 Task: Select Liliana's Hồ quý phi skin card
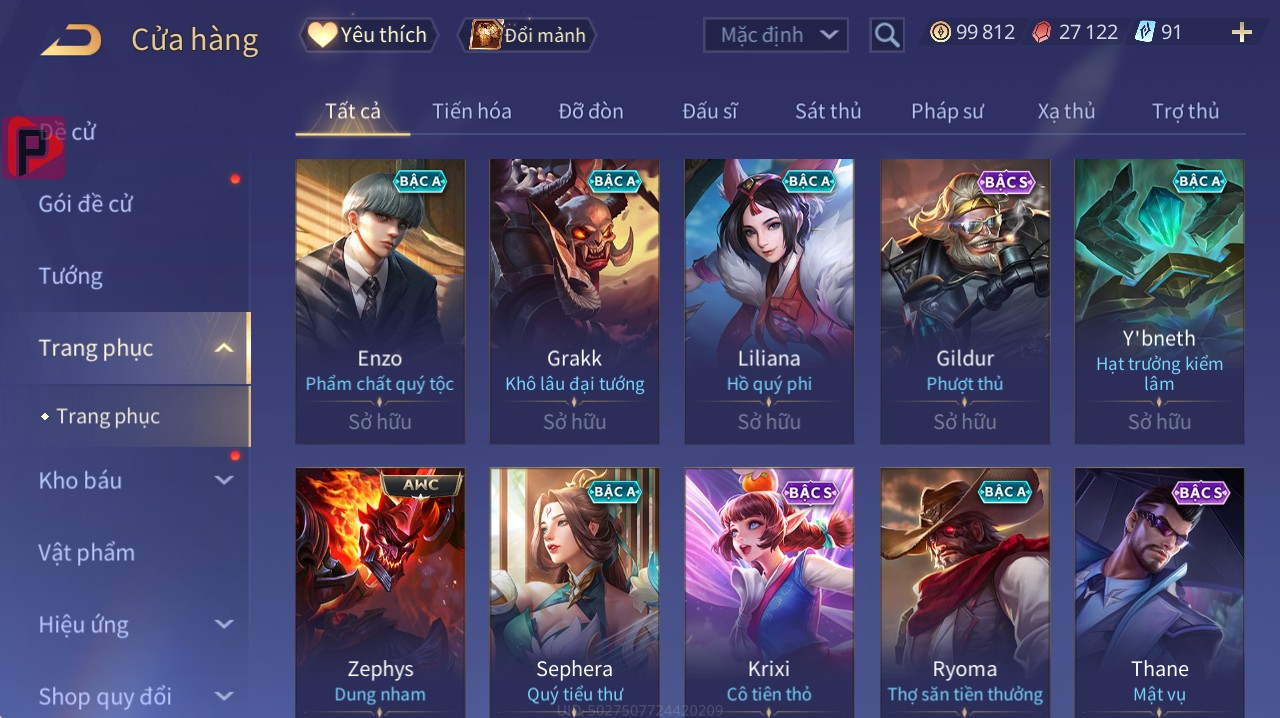coord(769,300)
